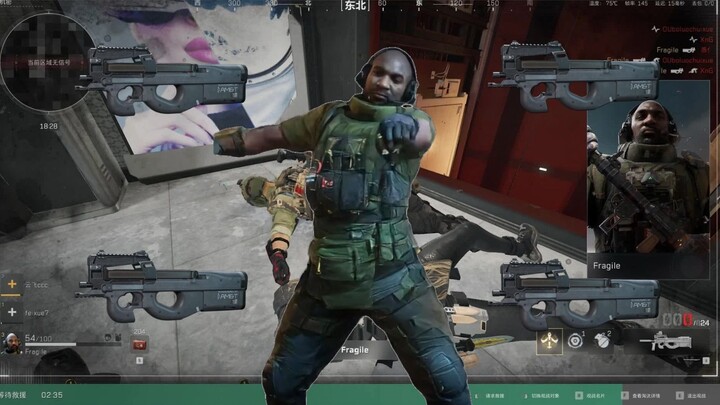The height and width of the screenshot is (405, 720).
Task: Click 请求救援 to request rescue
Action: pyautogui.click(x=494, y=396)
